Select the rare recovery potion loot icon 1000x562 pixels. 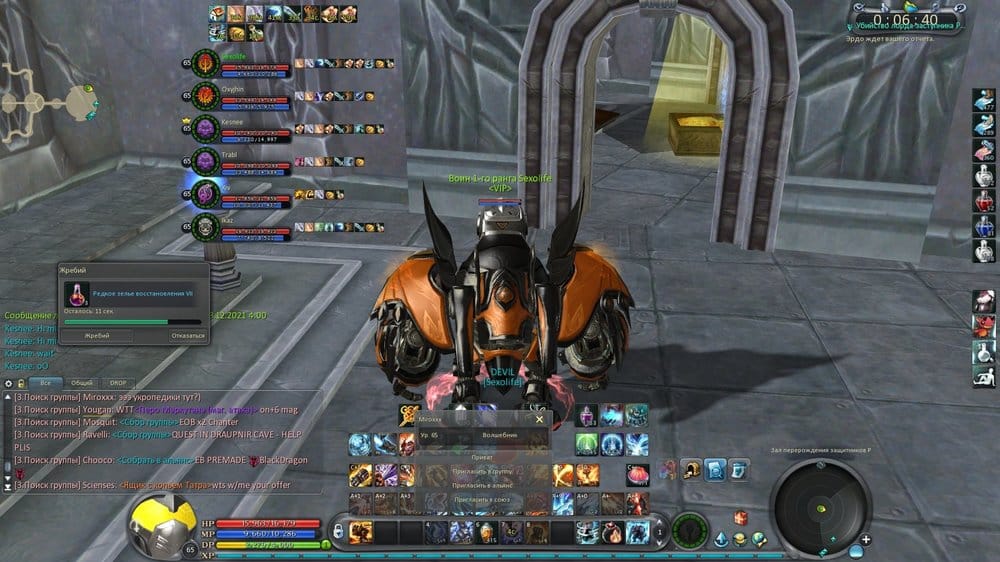(75, 294)
